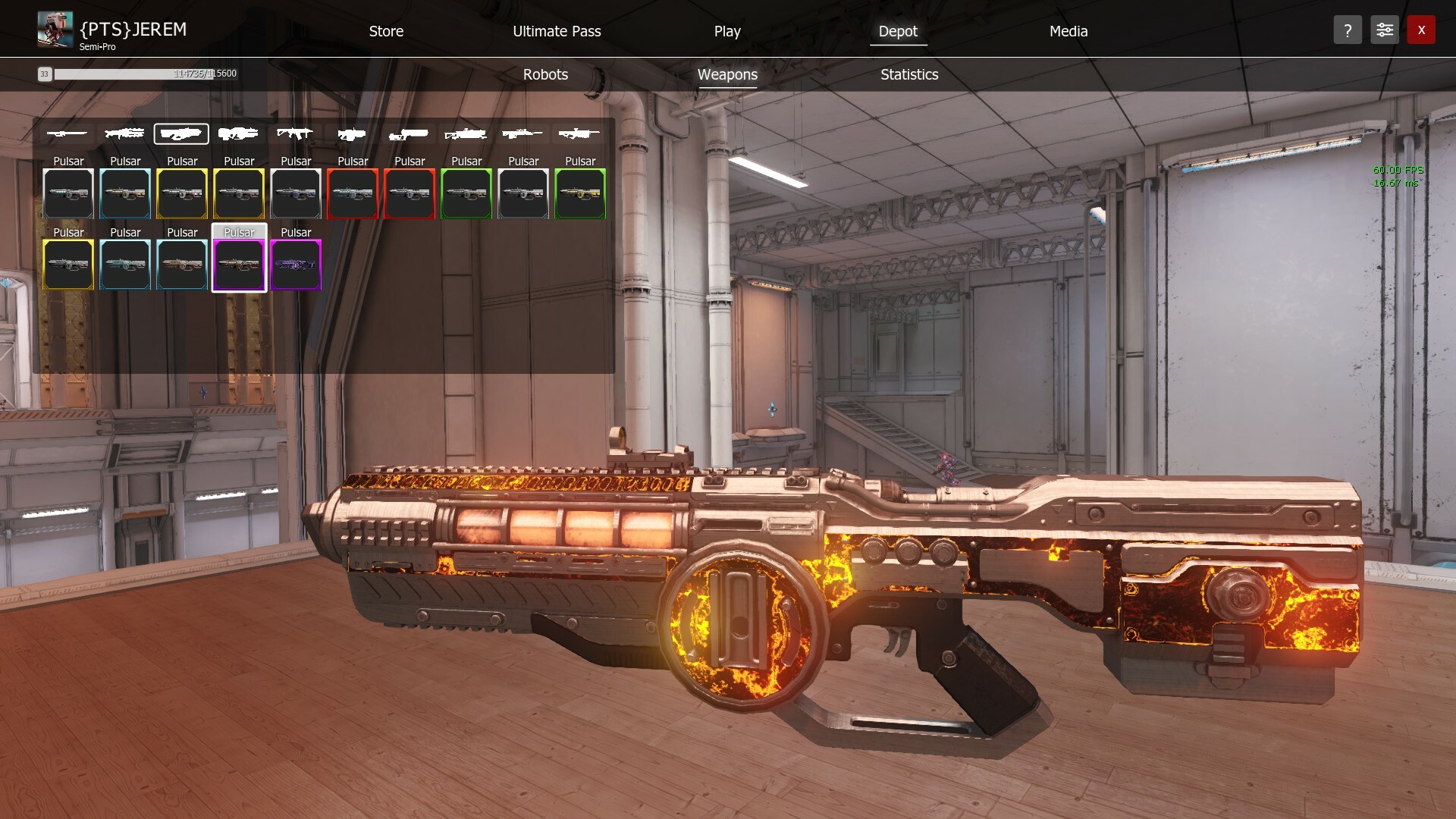Select the sniper rifle silhouette category icon

point(523,133)
